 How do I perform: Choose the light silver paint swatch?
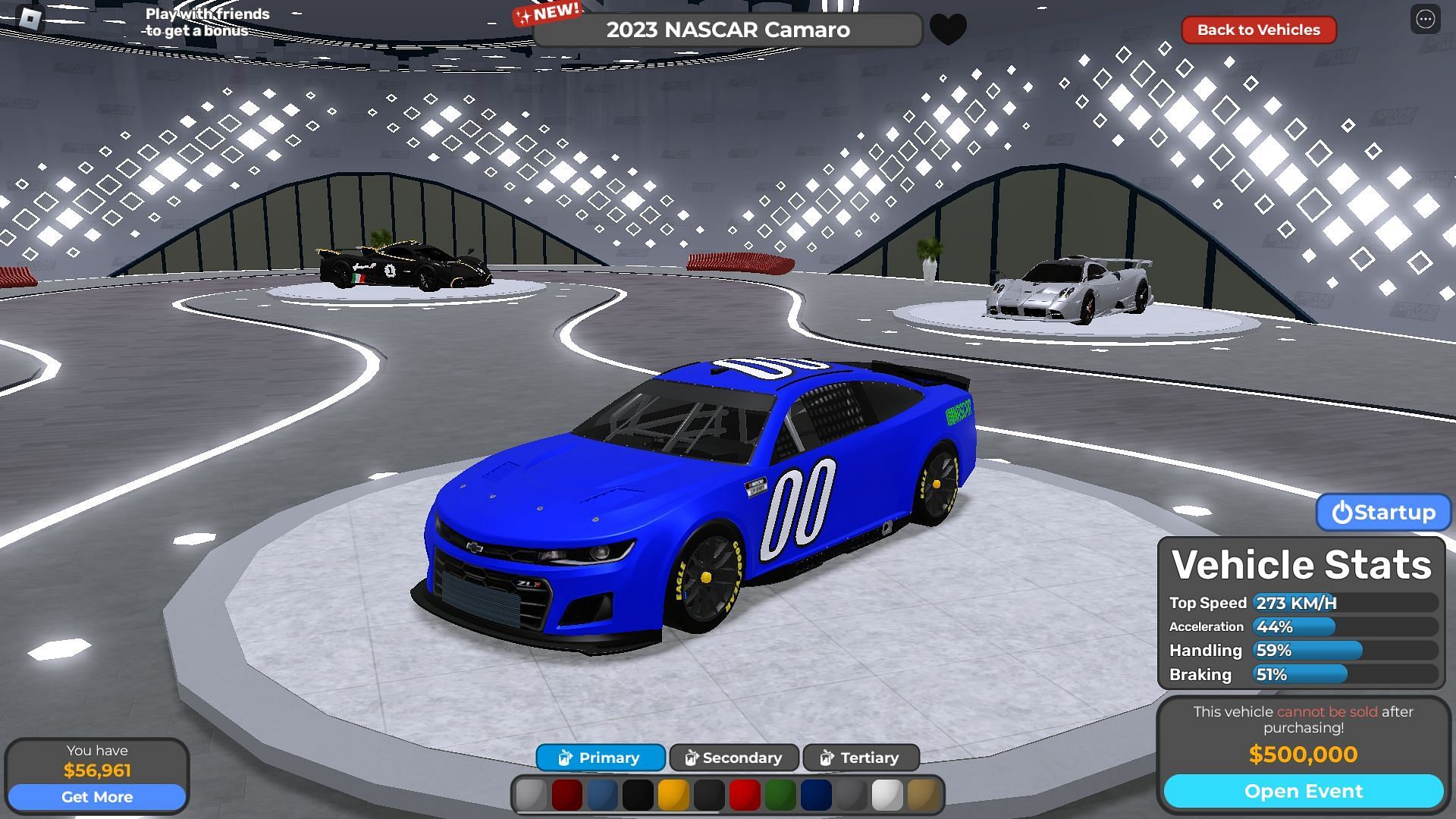point(531,795)
